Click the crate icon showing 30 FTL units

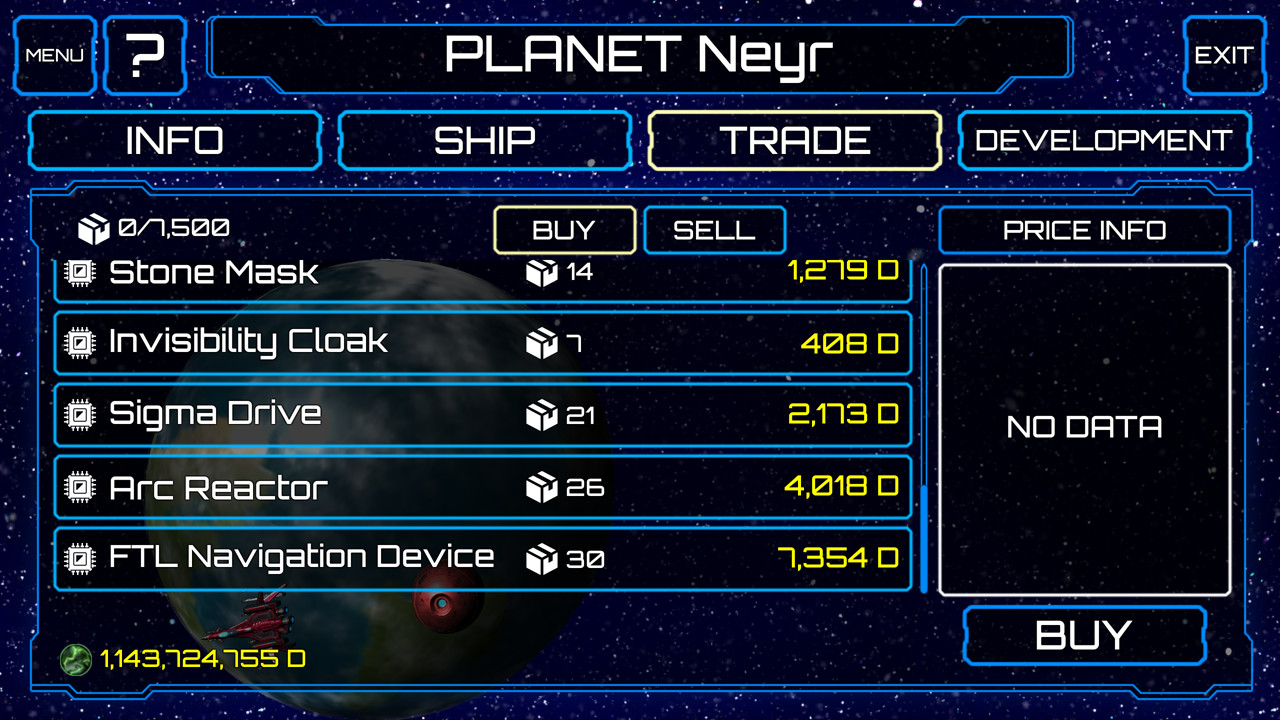(540, 558)
